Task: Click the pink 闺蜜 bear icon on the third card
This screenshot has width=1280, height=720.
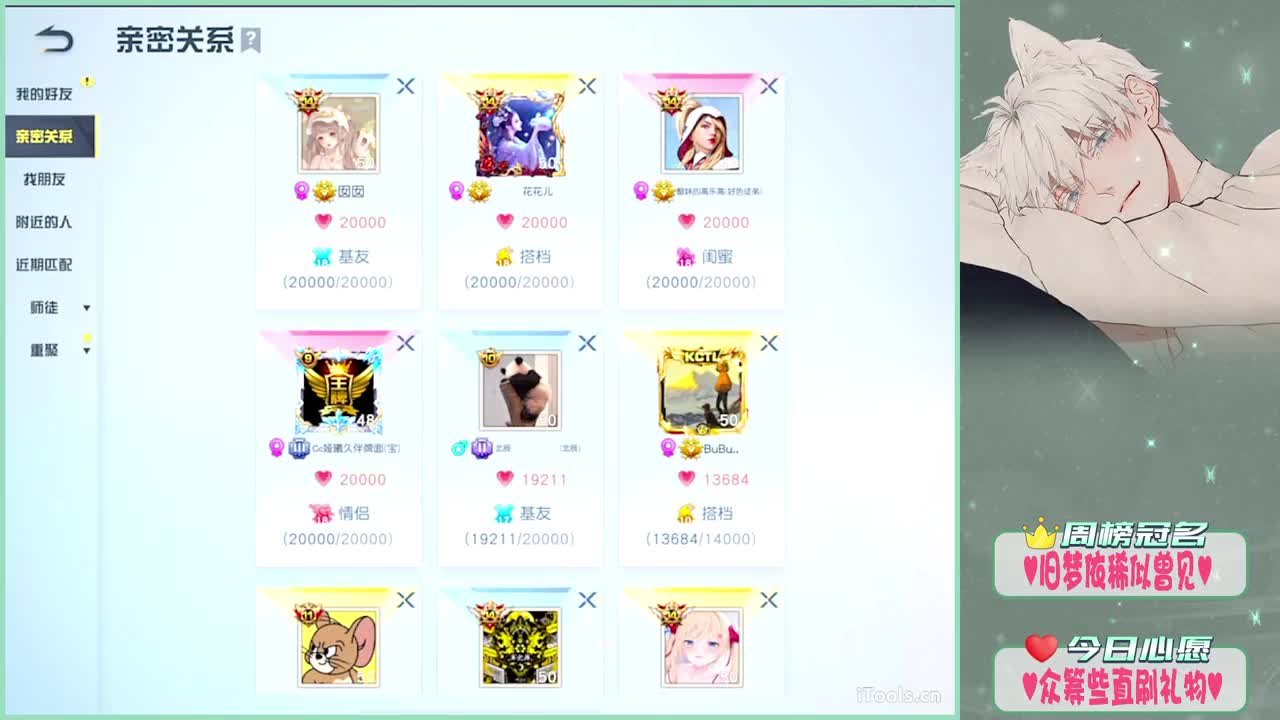Action: click(685, 256)
